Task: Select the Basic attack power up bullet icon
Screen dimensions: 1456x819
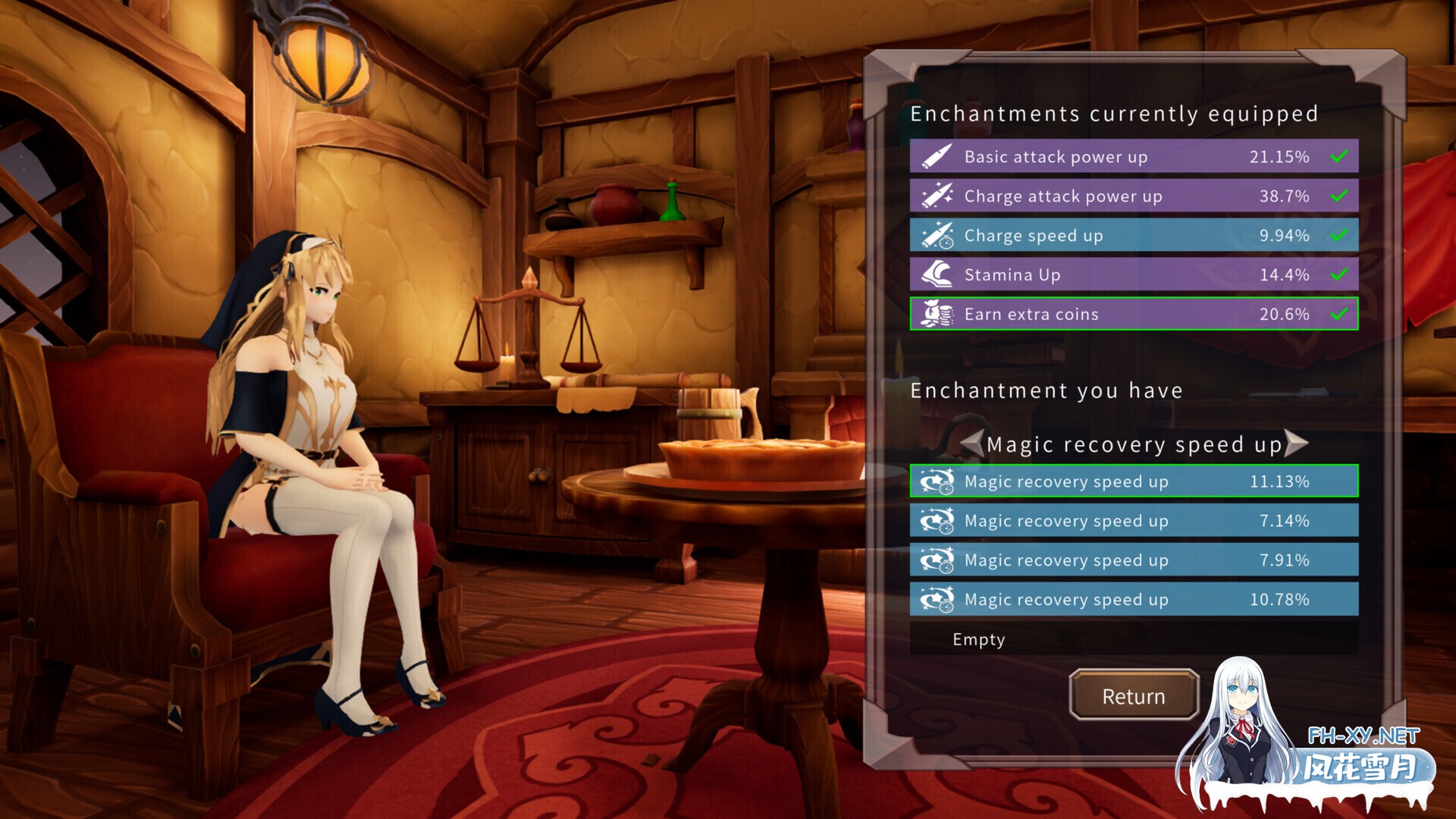Action: (x=938, y=156)
